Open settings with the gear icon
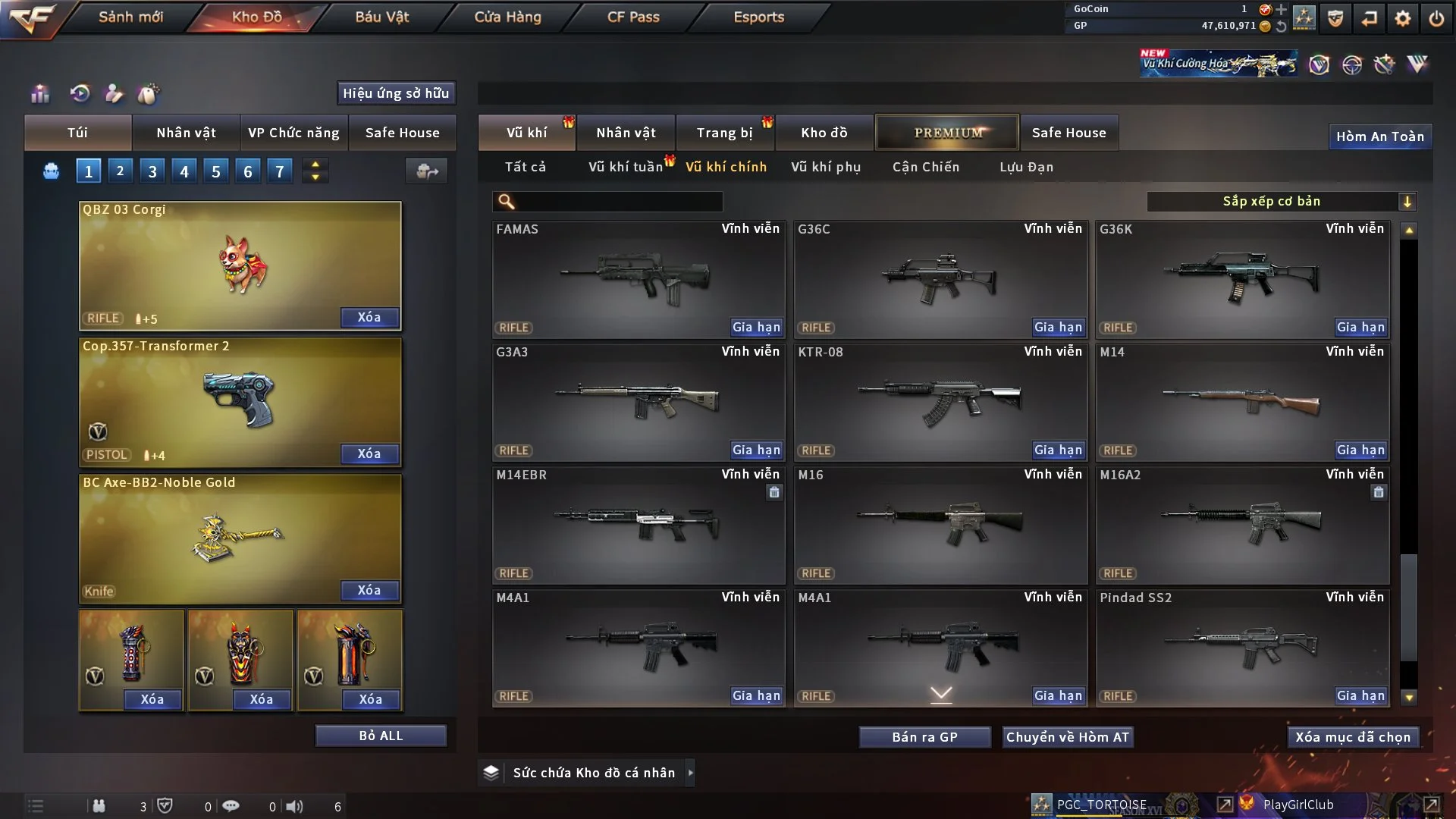Viewport: 1456px width, 819px height. (x=1402, y=18)
